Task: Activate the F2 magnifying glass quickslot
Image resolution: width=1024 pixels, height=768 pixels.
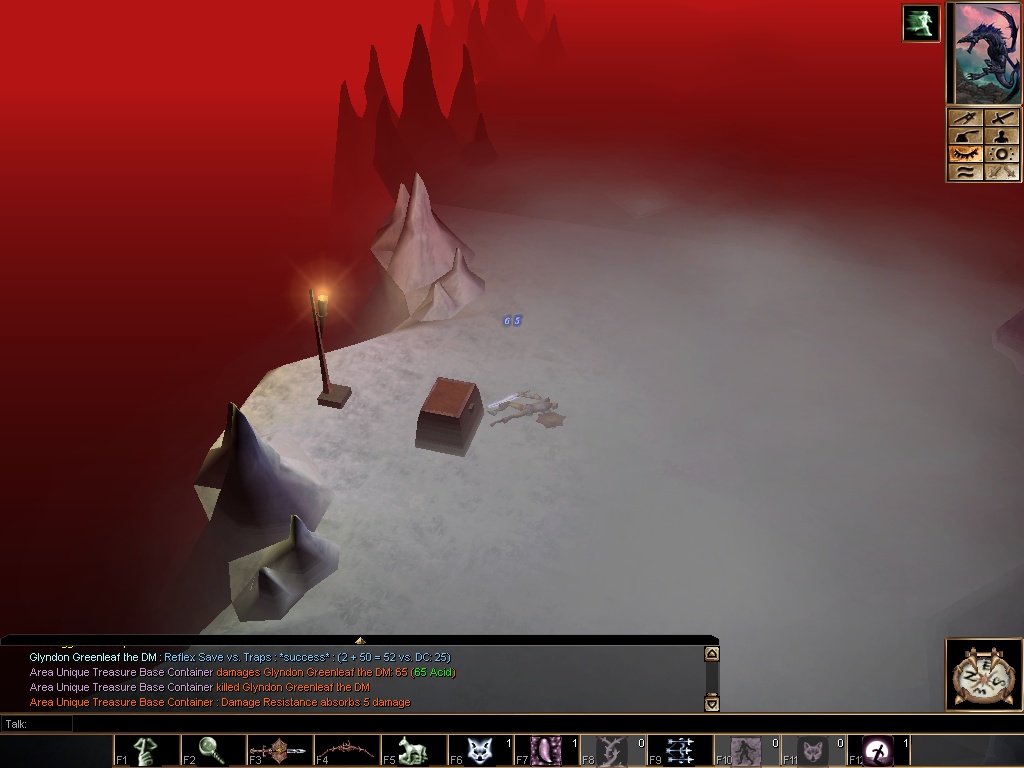Action: pos(212,751)
